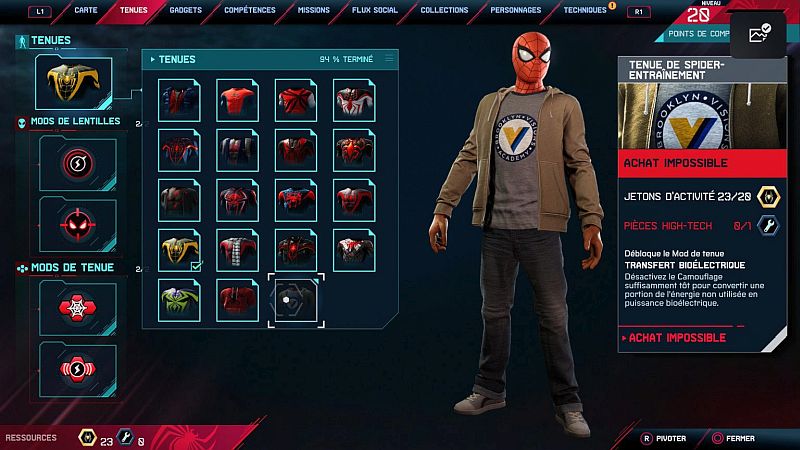The height and width of the screenshot is (450, 800).
Task: Select the white and red suit
Action: click(354, 102)
